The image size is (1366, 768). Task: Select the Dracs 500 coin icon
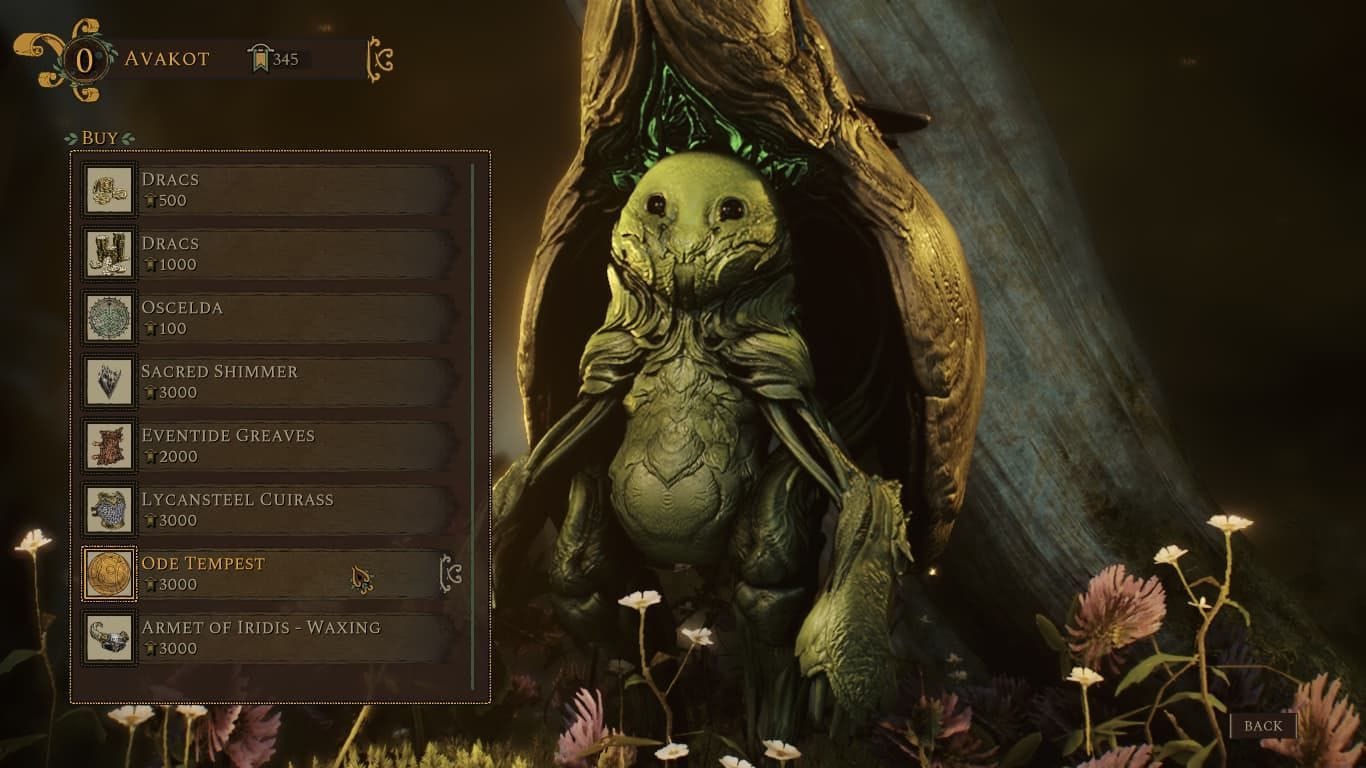coord(108,190)
